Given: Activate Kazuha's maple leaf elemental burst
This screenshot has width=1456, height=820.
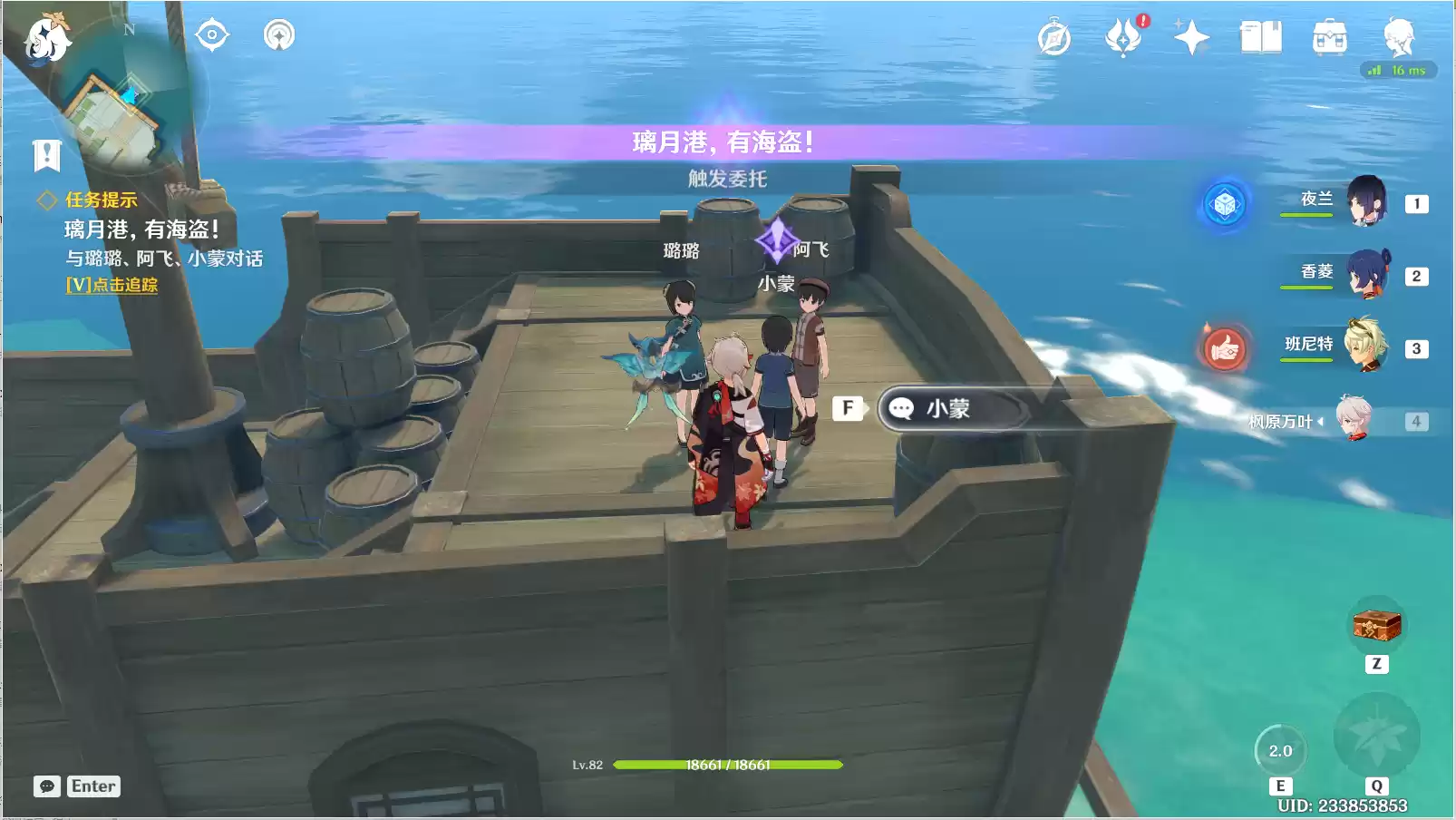Looking at the screenshot, I should tap(1376, 735).
